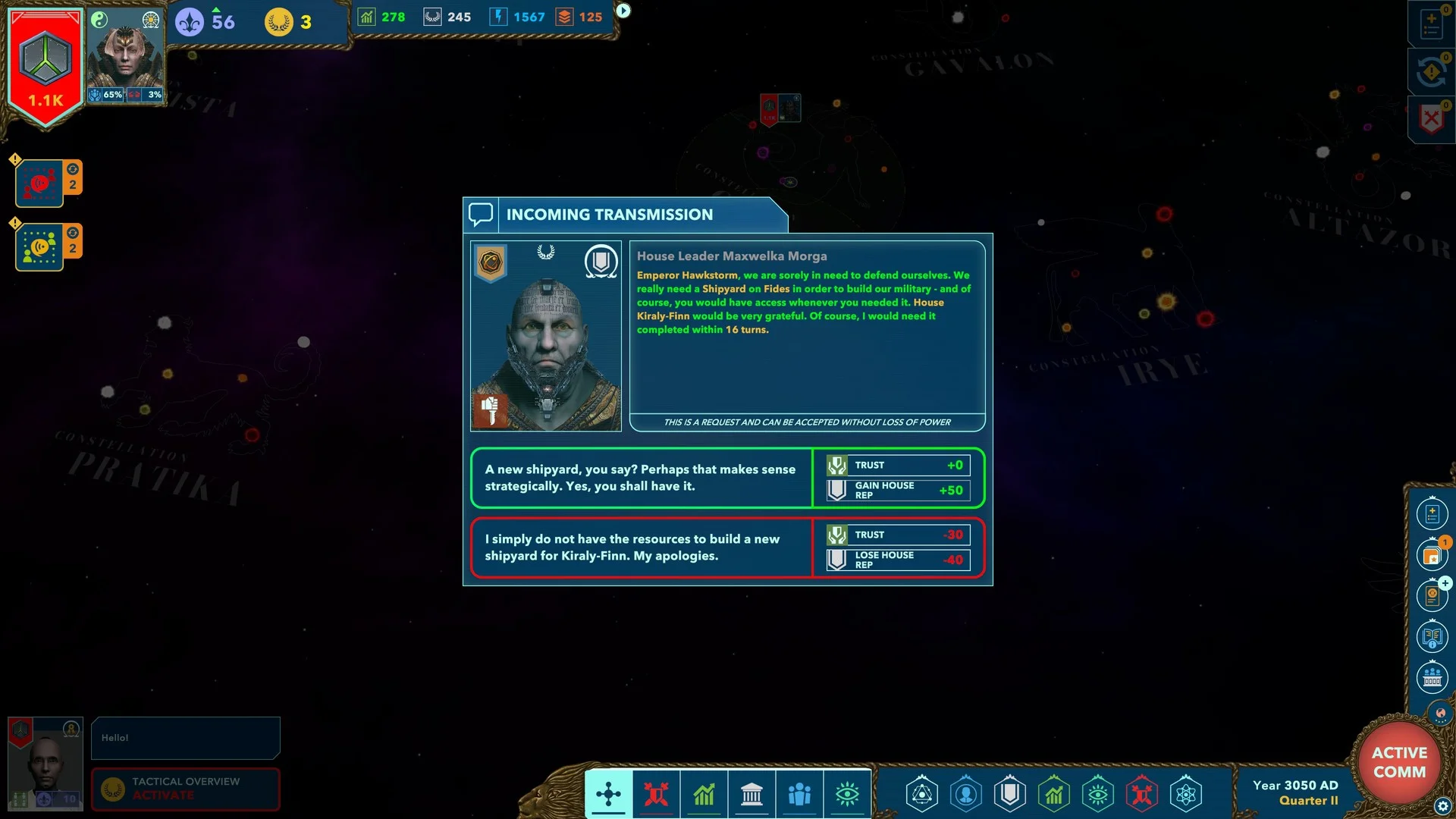This screenshot has height=819, width=1456.
Task: Click the white shield hexagon icon
Action: click(x=1010, y=794)
